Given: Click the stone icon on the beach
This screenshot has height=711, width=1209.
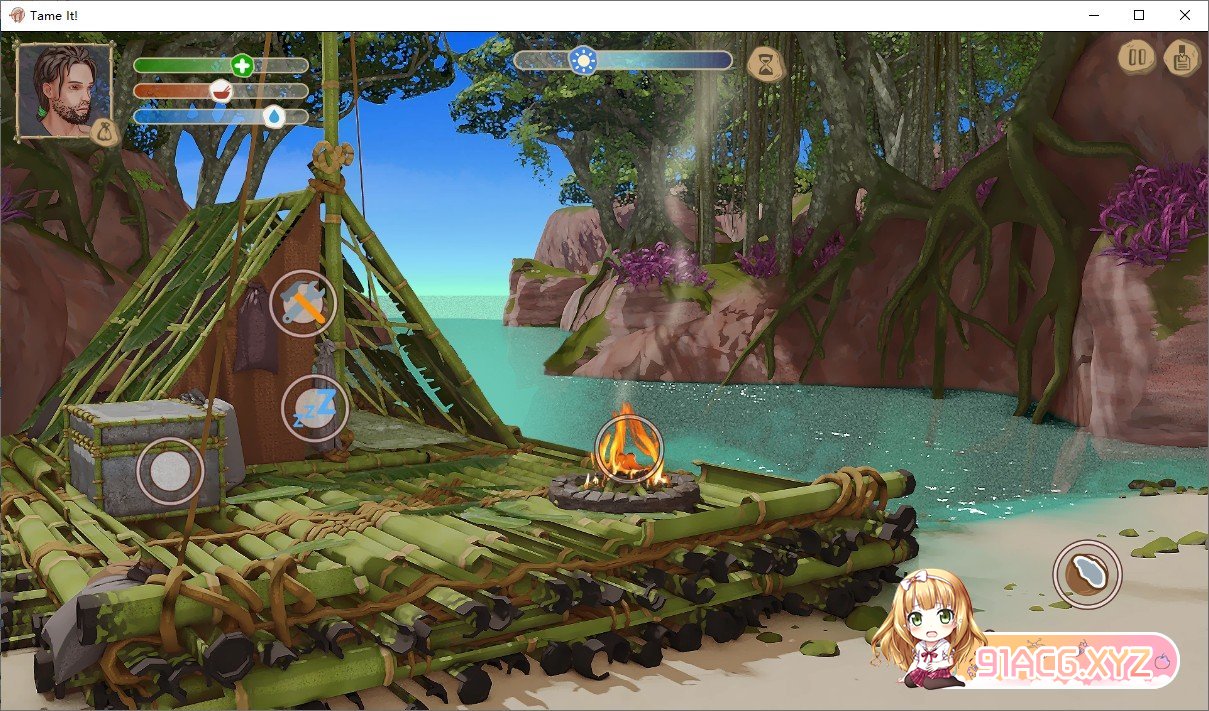Looking at the screenshot, I should coord(1087,574).
